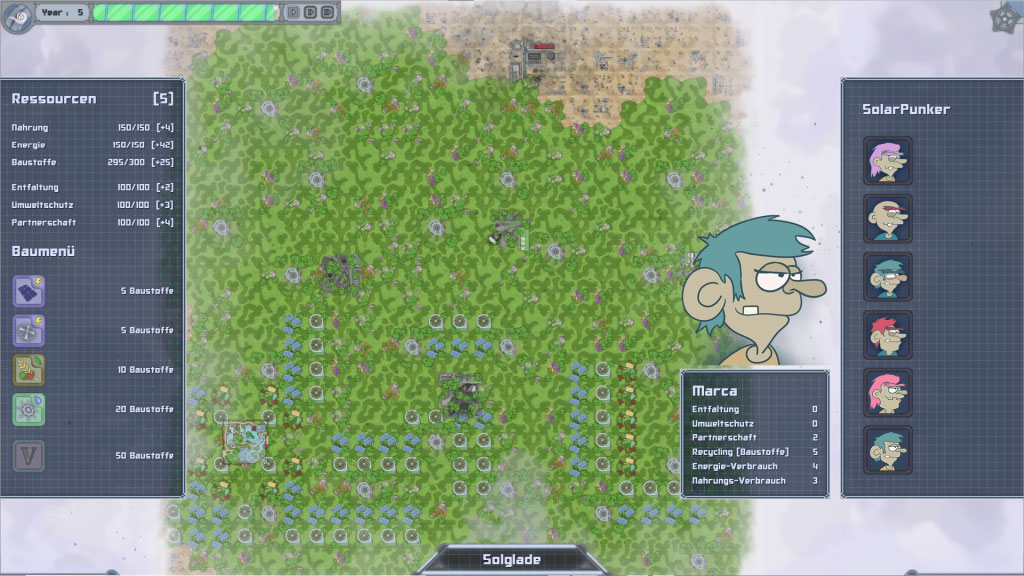Select the solar panel build option
1024x576 pixels.
pyautogui.click(x=28, y=291)
